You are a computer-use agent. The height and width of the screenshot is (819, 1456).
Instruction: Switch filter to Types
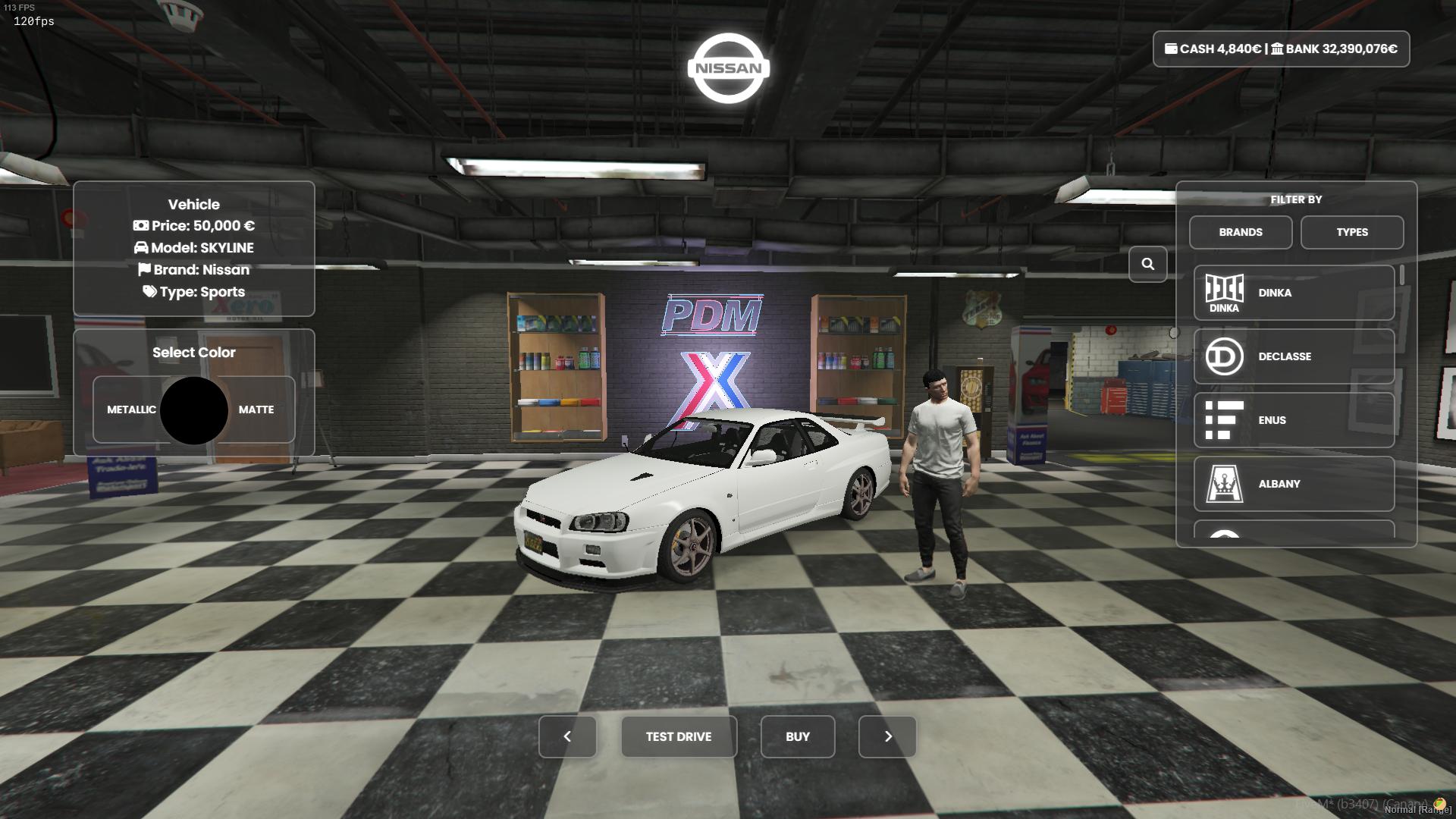(x=1351, y=232)
